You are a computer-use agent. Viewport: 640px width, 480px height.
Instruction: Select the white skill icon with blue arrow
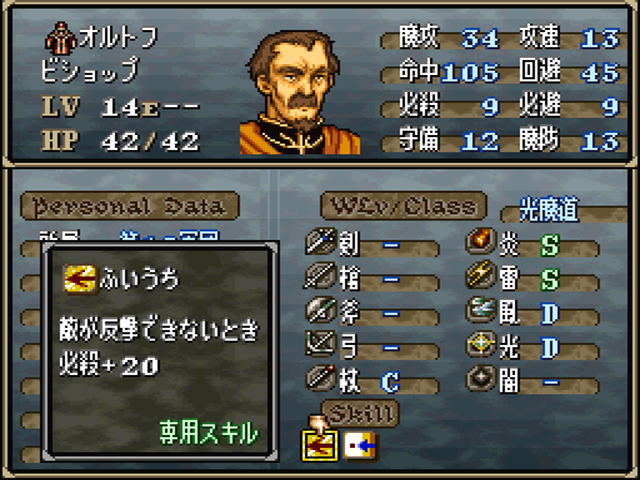click(x=358, y=443)
